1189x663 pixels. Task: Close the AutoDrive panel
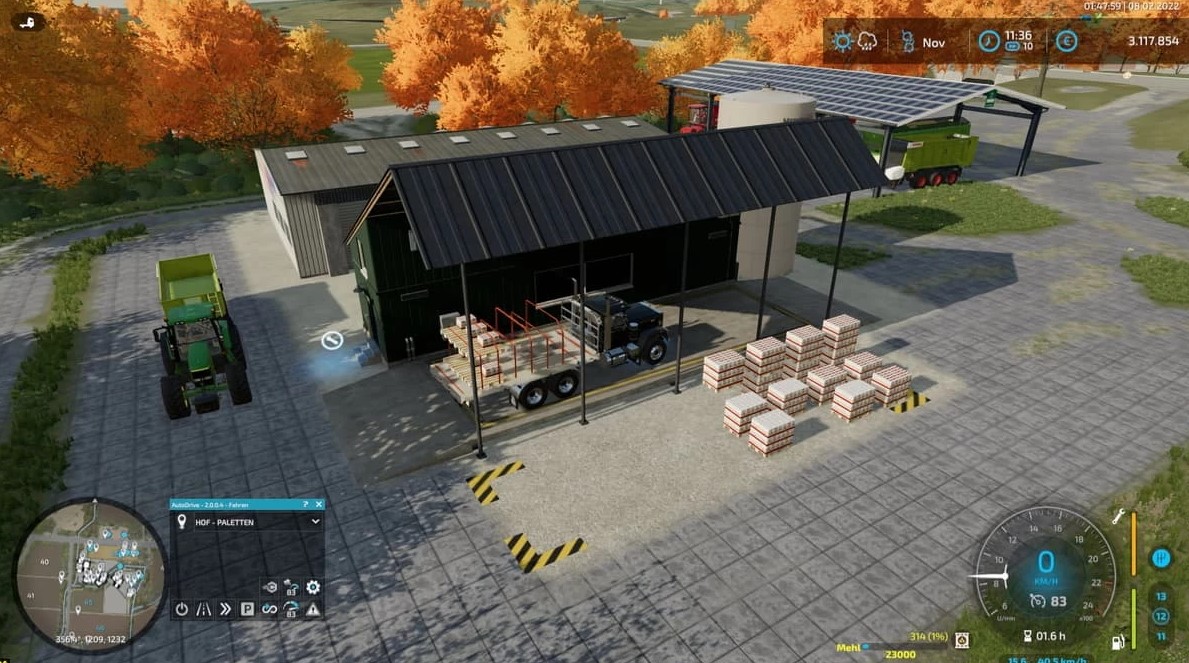point(319,505)
